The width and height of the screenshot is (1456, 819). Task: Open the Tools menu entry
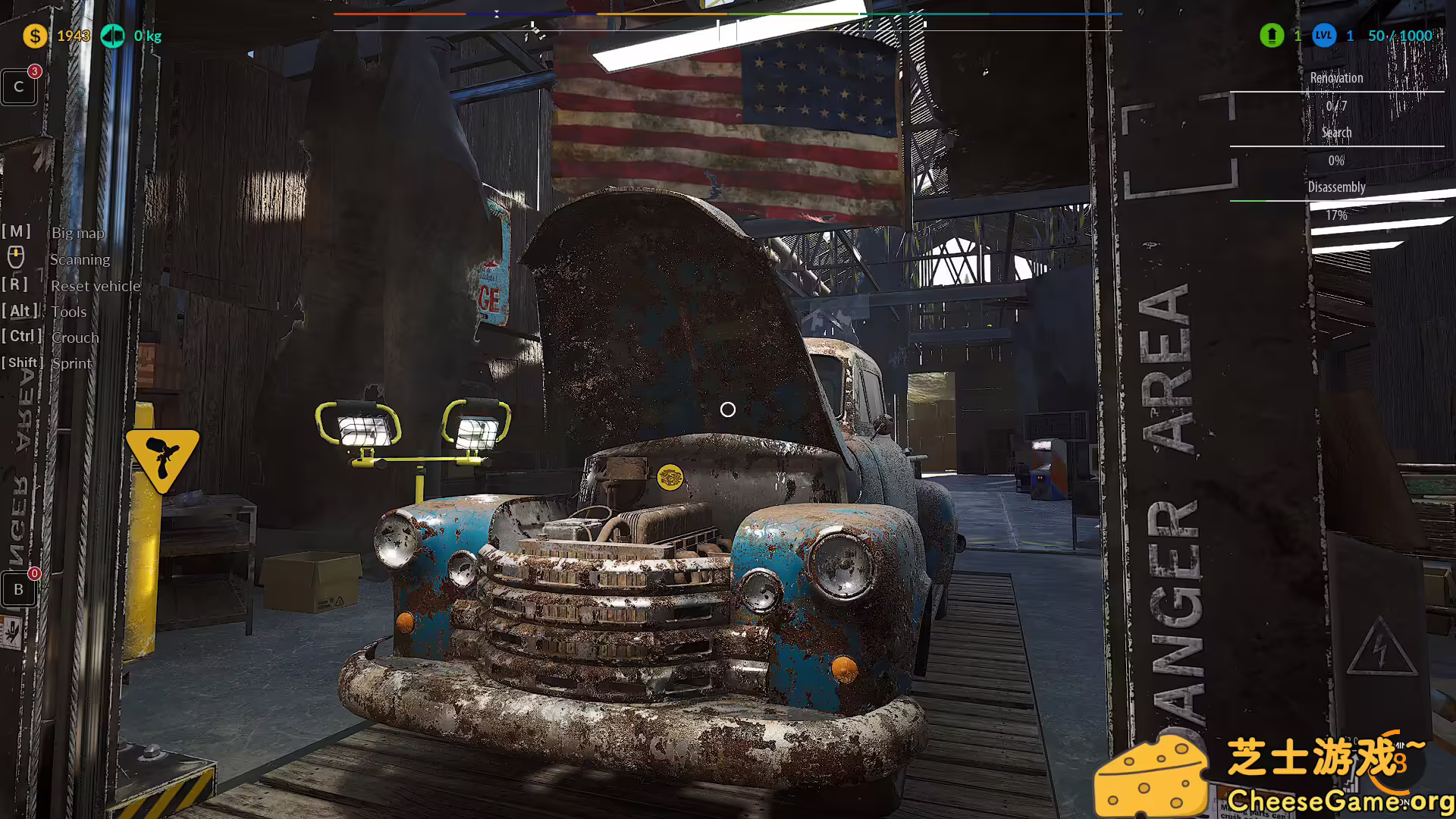tap(68, 312)
